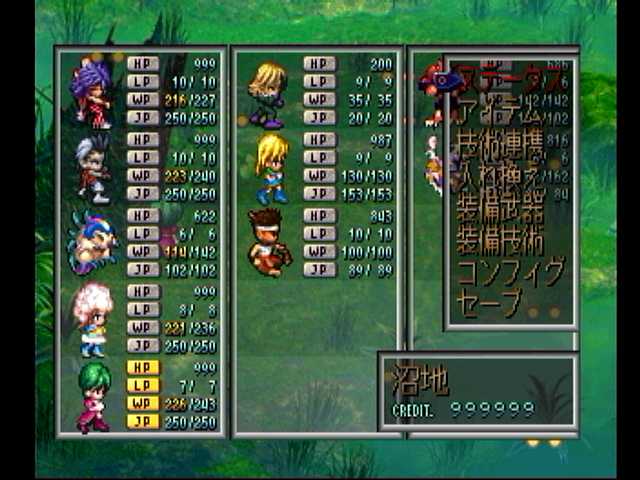Image resolution: width=640 pixels, height=480 pixels.
Task: Select the pink-haired girl with 3/8 LP
Action: (x=93, y=317)
